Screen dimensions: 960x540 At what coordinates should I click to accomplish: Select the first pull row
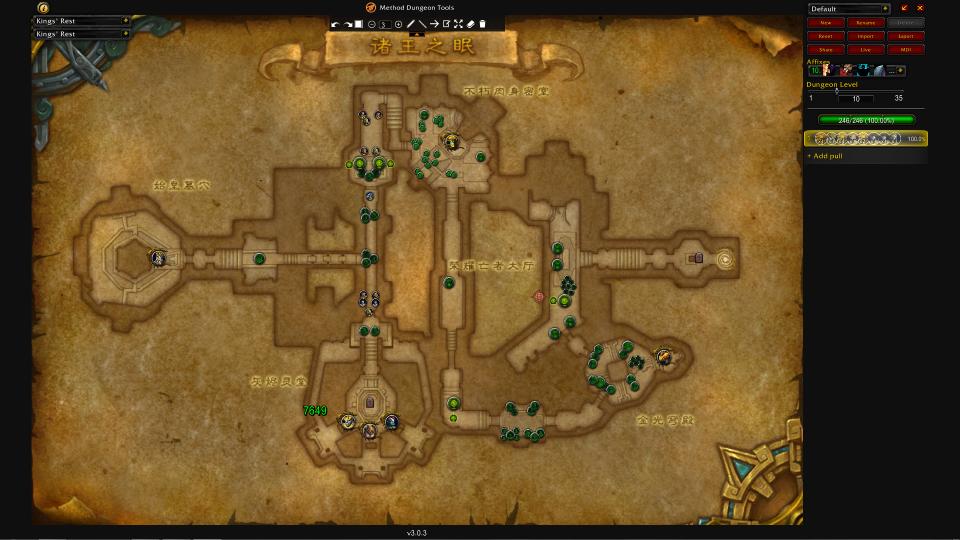[x=866, y=139]
